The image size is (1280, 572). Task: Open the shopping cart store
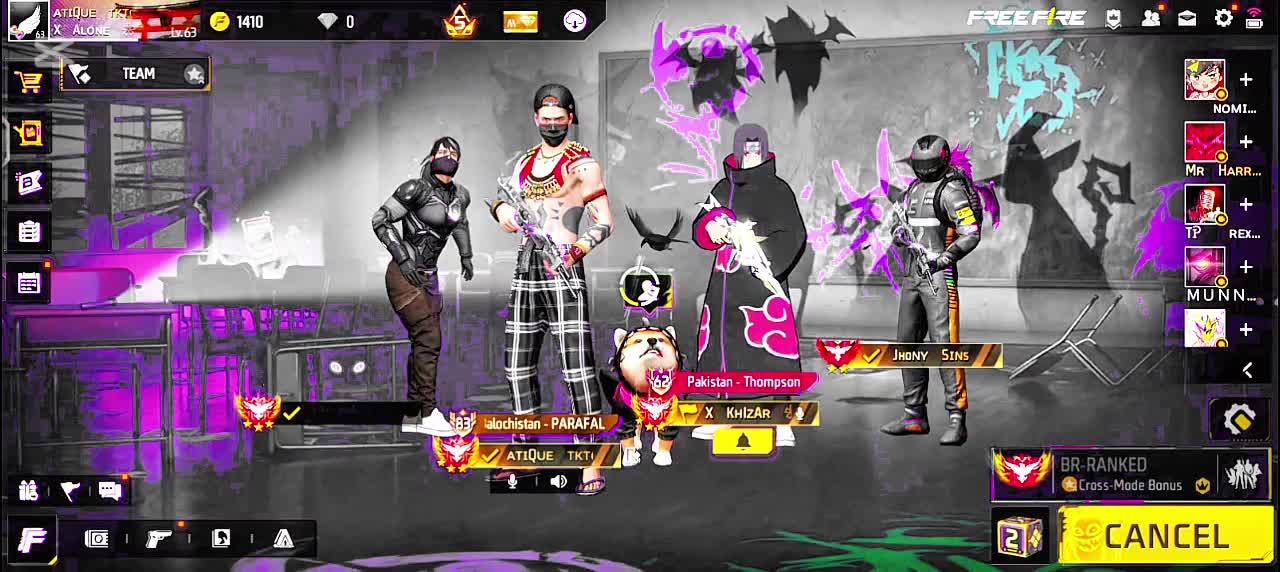coord(28,82)
